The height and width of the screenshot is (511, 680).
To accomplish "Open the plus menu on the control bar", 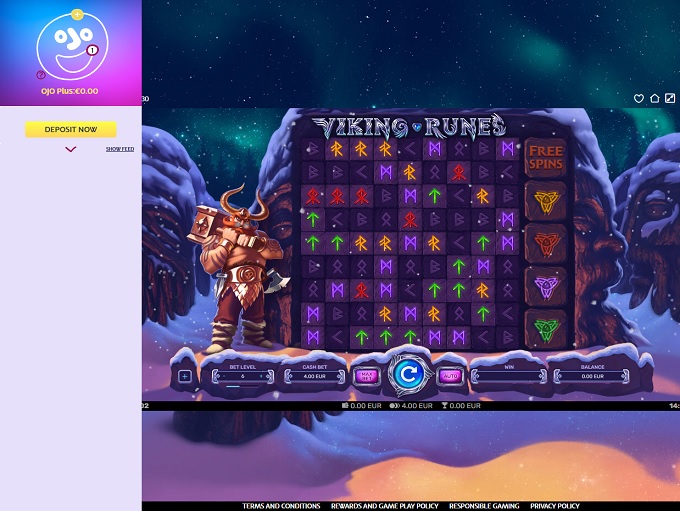I will pos(185,377).
